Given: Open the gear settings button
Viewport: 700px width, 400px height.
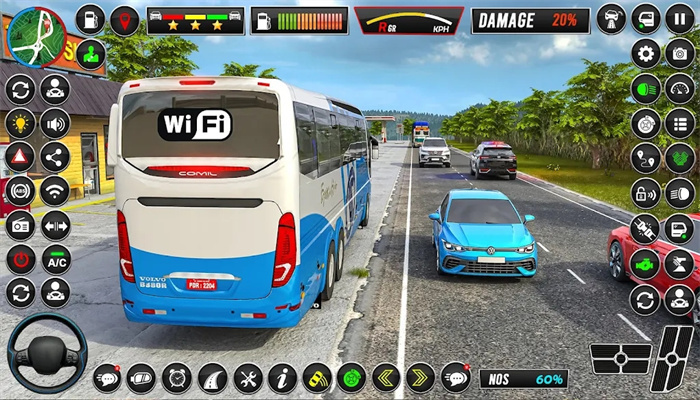Looking at the screenshot, I should coord(645,54).
